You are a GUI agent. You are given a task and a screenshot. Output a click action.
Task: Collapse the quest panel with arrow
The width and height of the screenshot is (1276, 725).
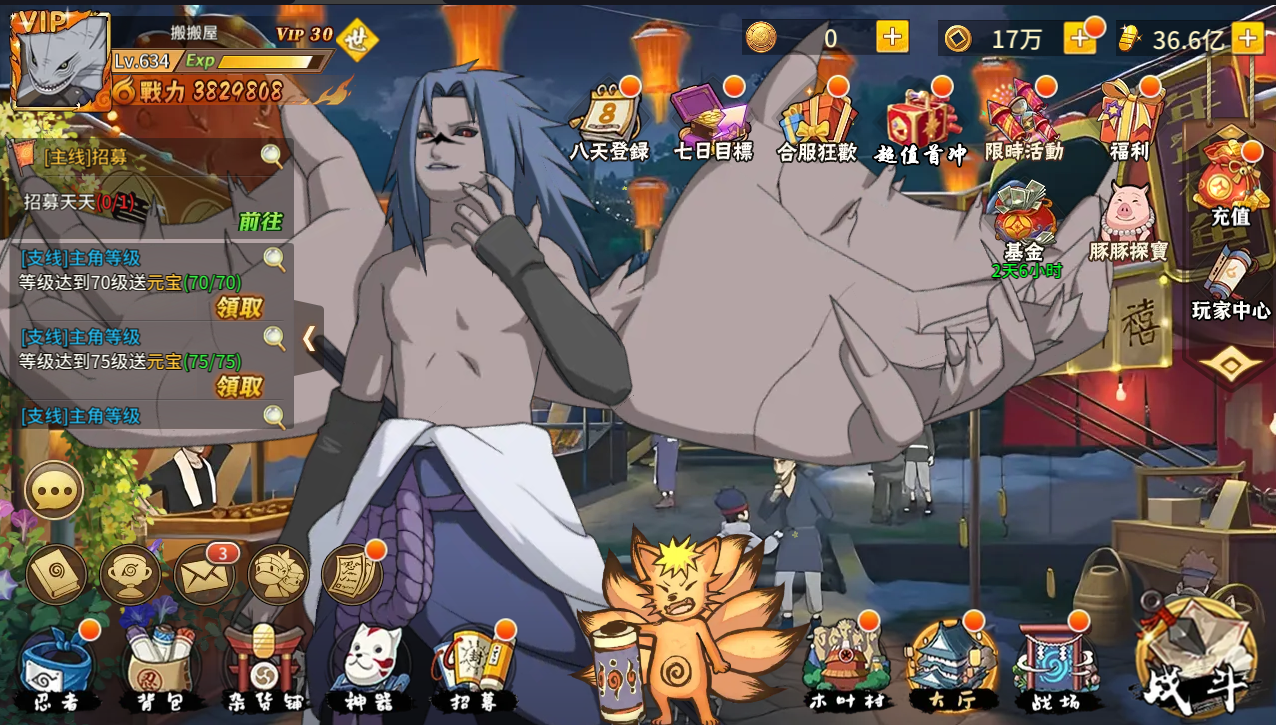click(309, 339)
